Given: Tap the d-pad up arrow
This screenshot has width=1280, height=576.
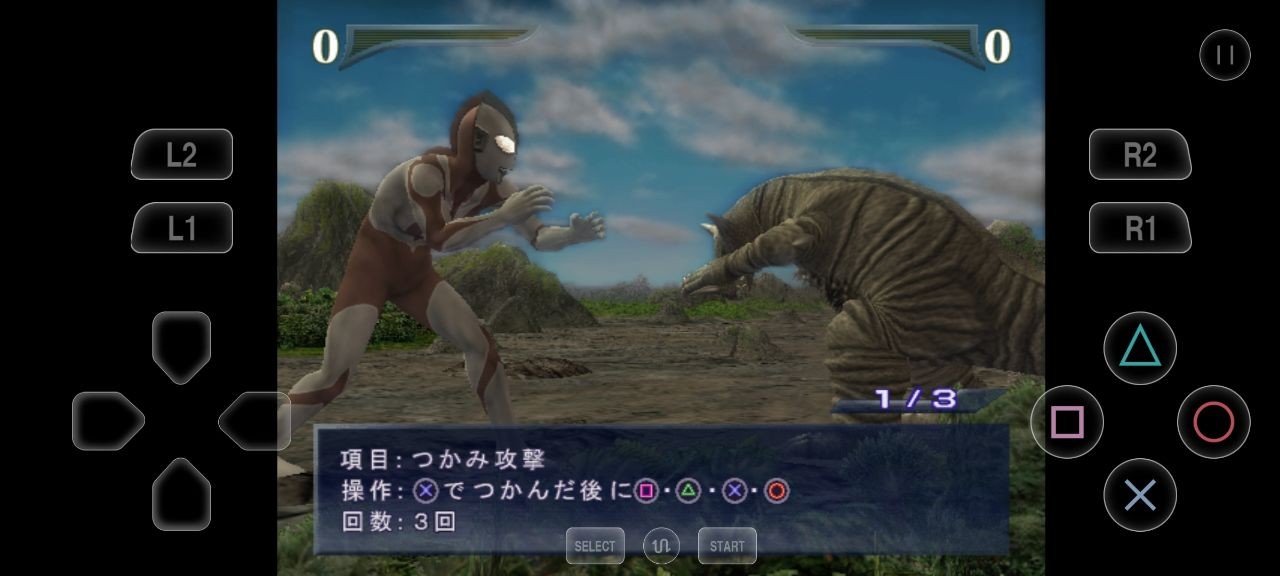Looking at the screenshot, I should tap(181, 345).
